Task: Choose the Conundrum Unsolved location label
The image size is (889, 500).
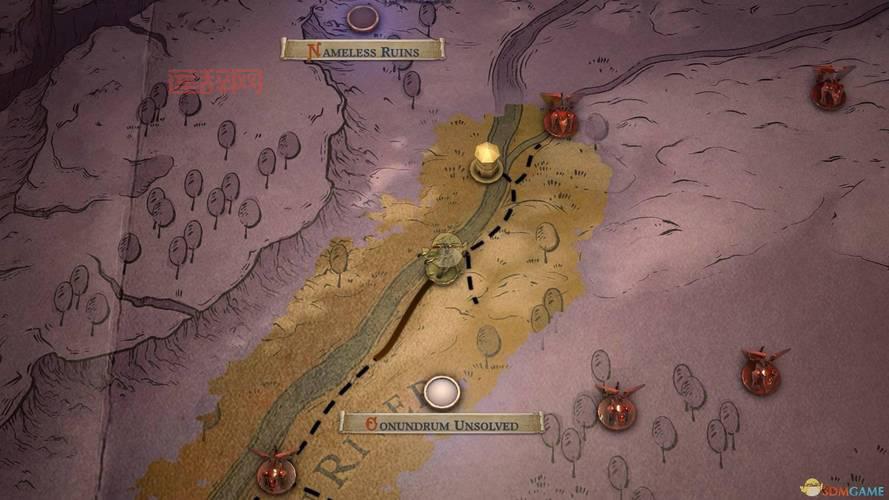Action: pos(442,424)
